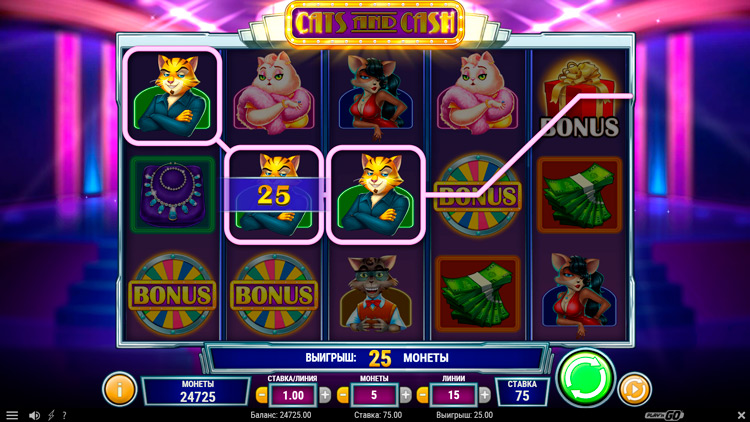Add more lines with the plus button
750x422 pixels.
point(485,395)
